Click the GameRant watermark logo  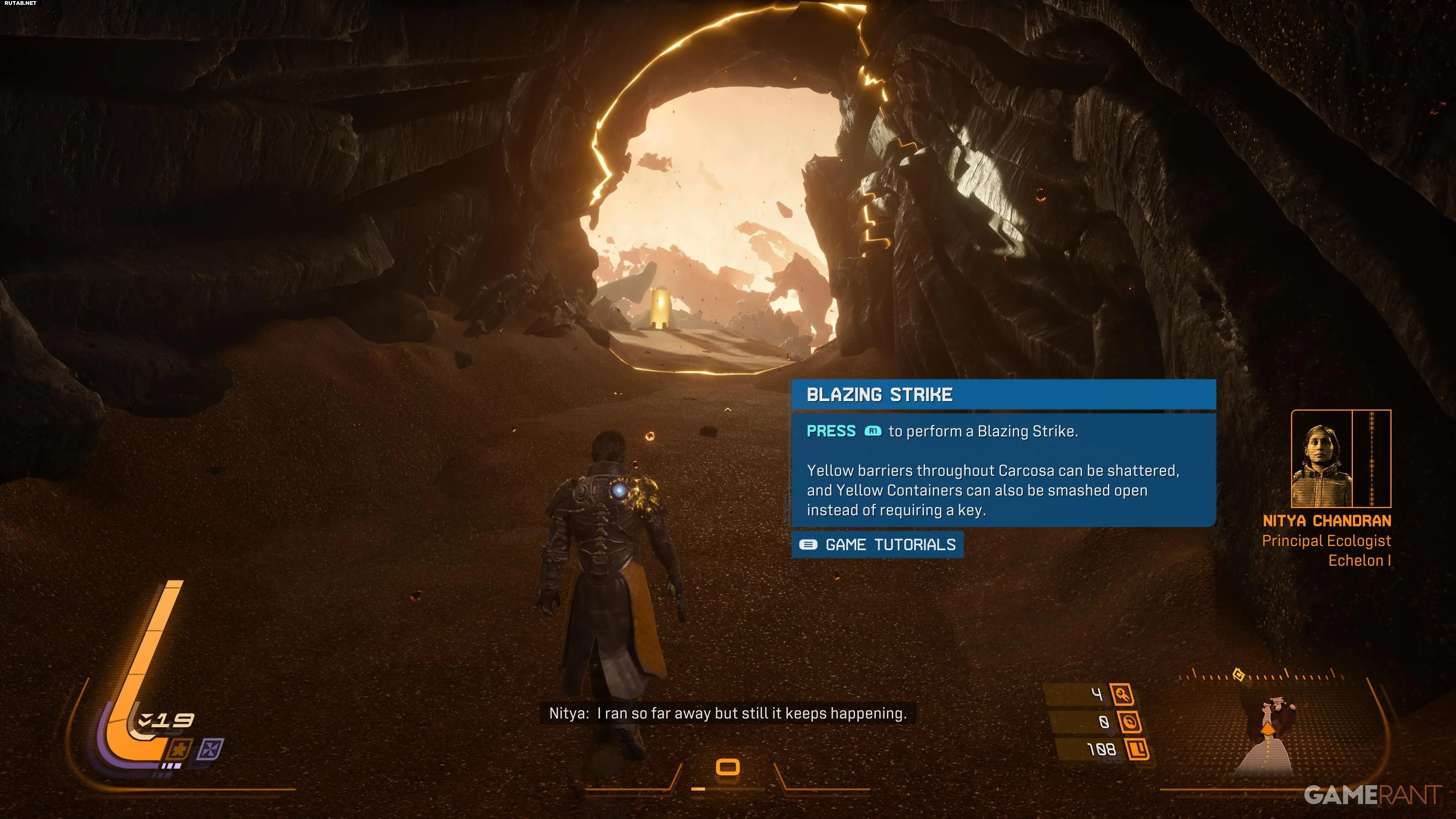1372,795
